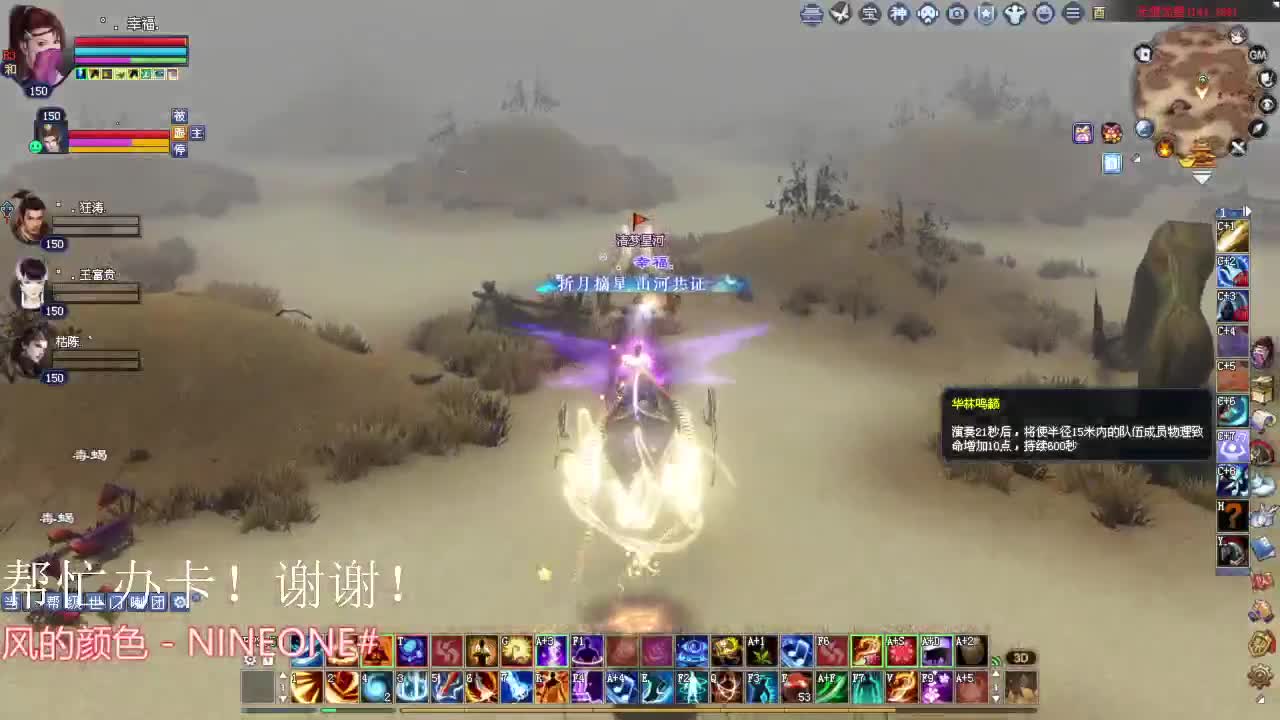The height and width of the screenshot is (720, 1280).
Task: Toggle the 3D view button near the skill bar
Action: [1020, 658]
